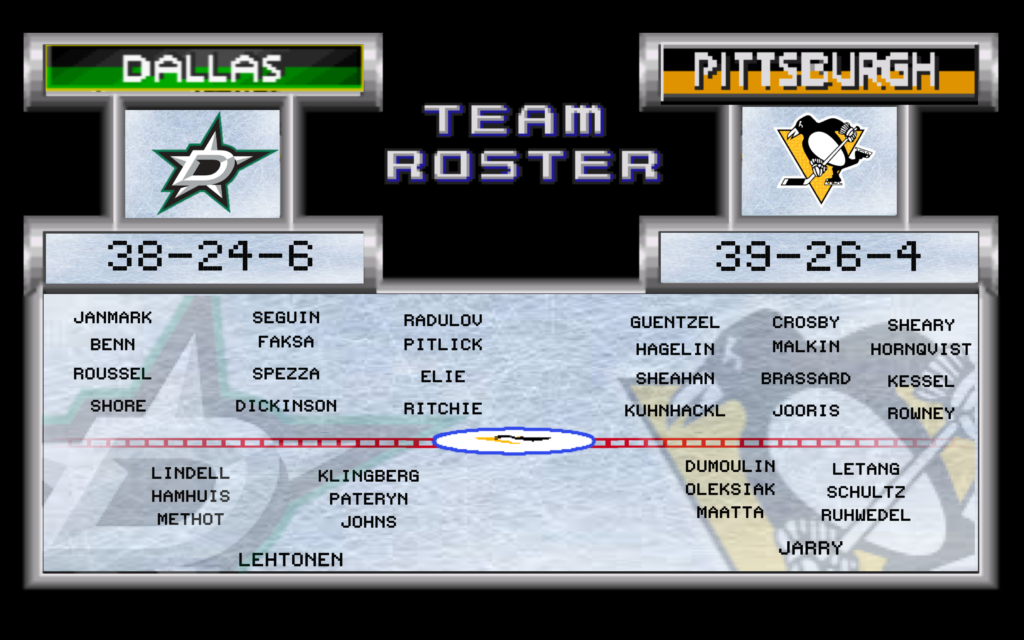
Task: Select Guentzel in the Pittsburgh lineup
Action: [674, 323]
